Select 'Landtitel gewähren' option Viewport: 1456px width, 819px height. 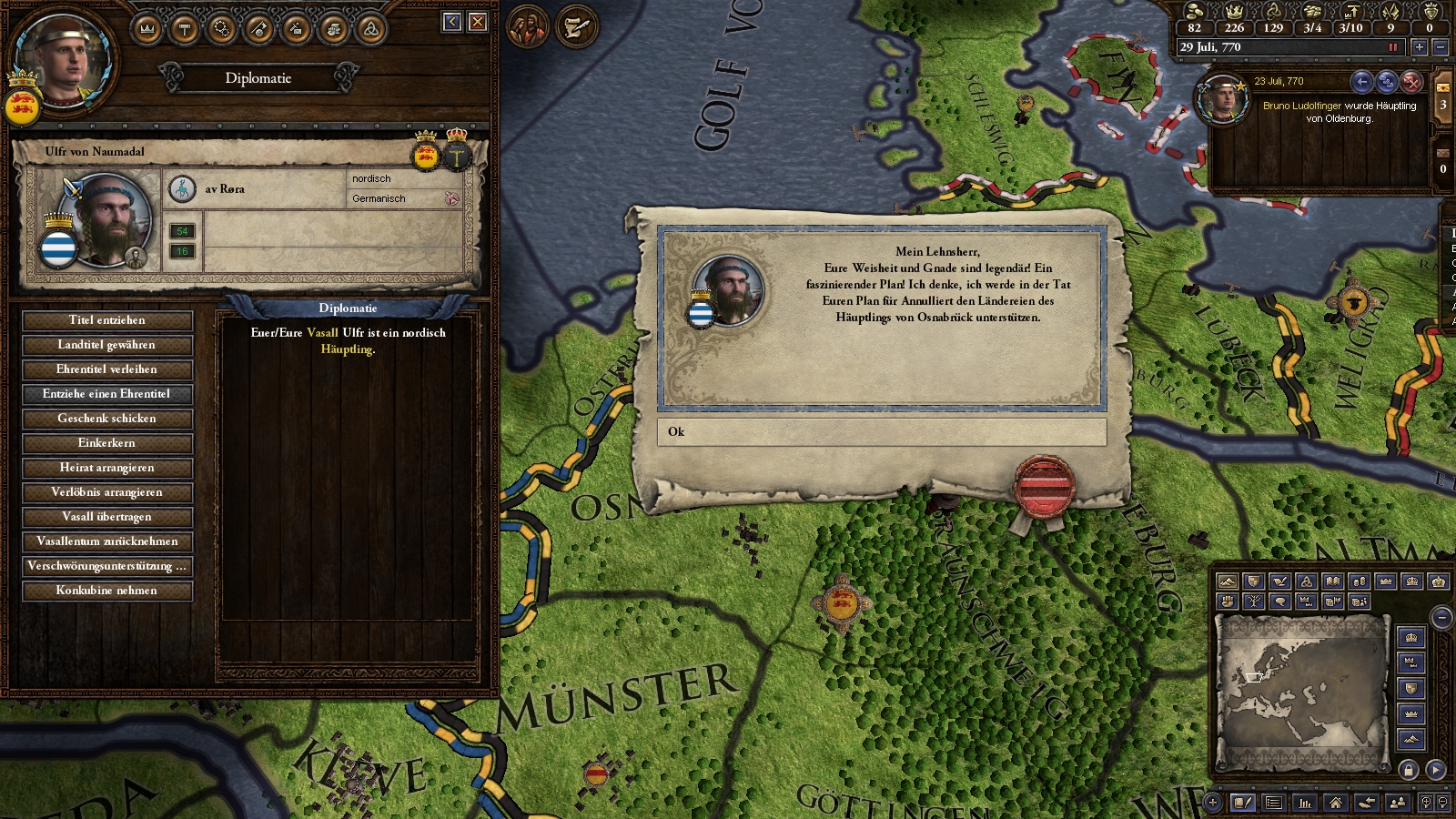point(107,345)
